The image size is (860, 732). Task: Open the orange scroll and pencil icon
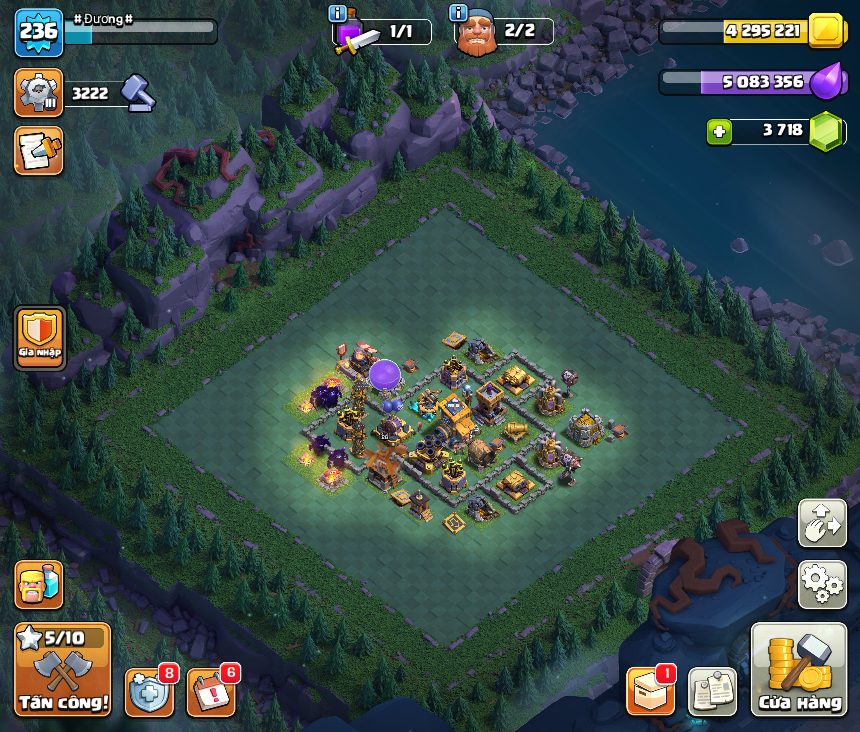(38, 151)
